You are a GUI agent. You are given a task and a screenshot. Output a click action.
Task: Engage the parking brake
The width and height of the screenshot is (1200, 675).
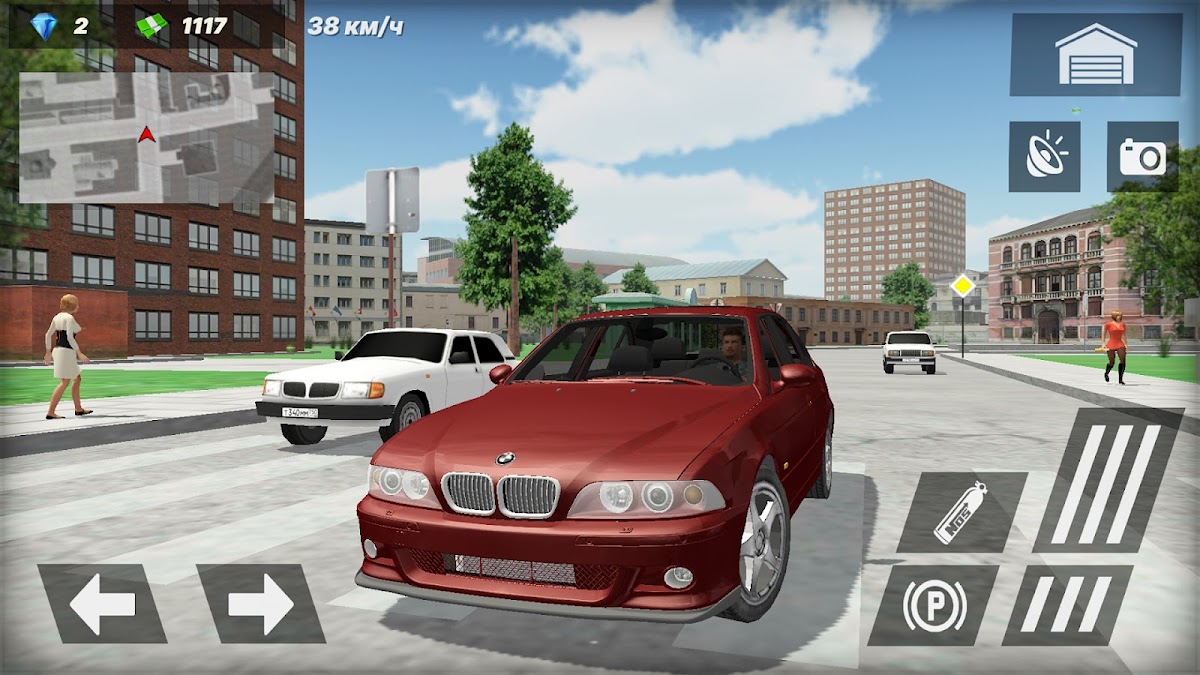pos(933,604)
